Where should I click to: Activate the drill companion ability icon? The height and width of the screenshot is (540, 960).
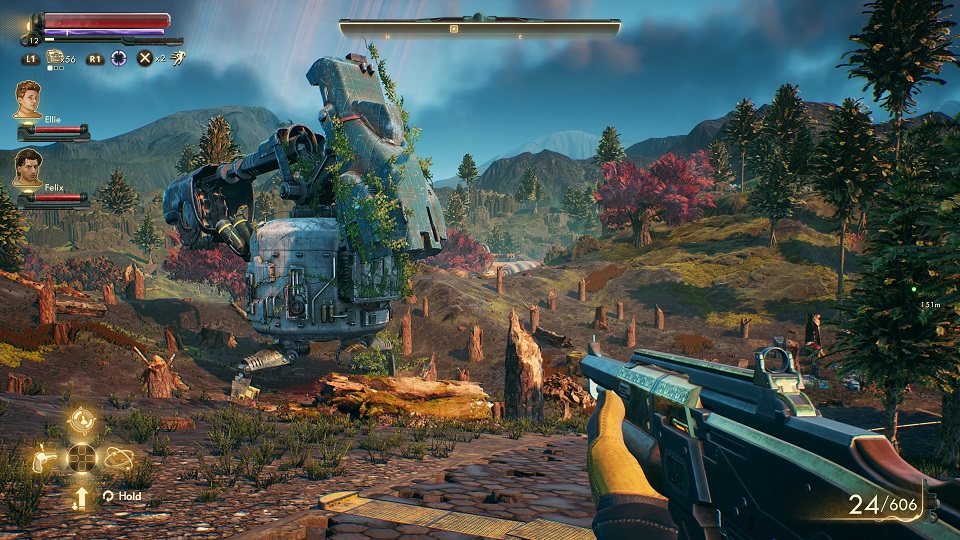[x=44, y=459]
